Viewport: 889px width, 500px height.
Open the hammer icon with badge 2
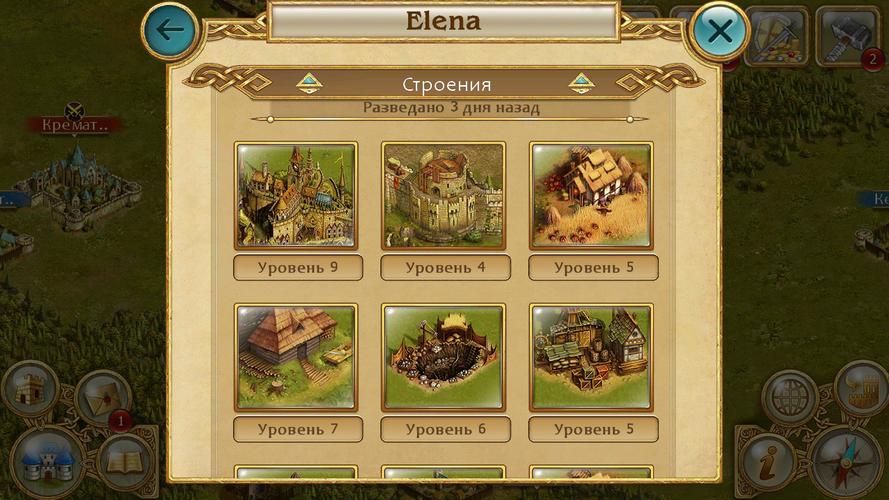pos(846,37)
